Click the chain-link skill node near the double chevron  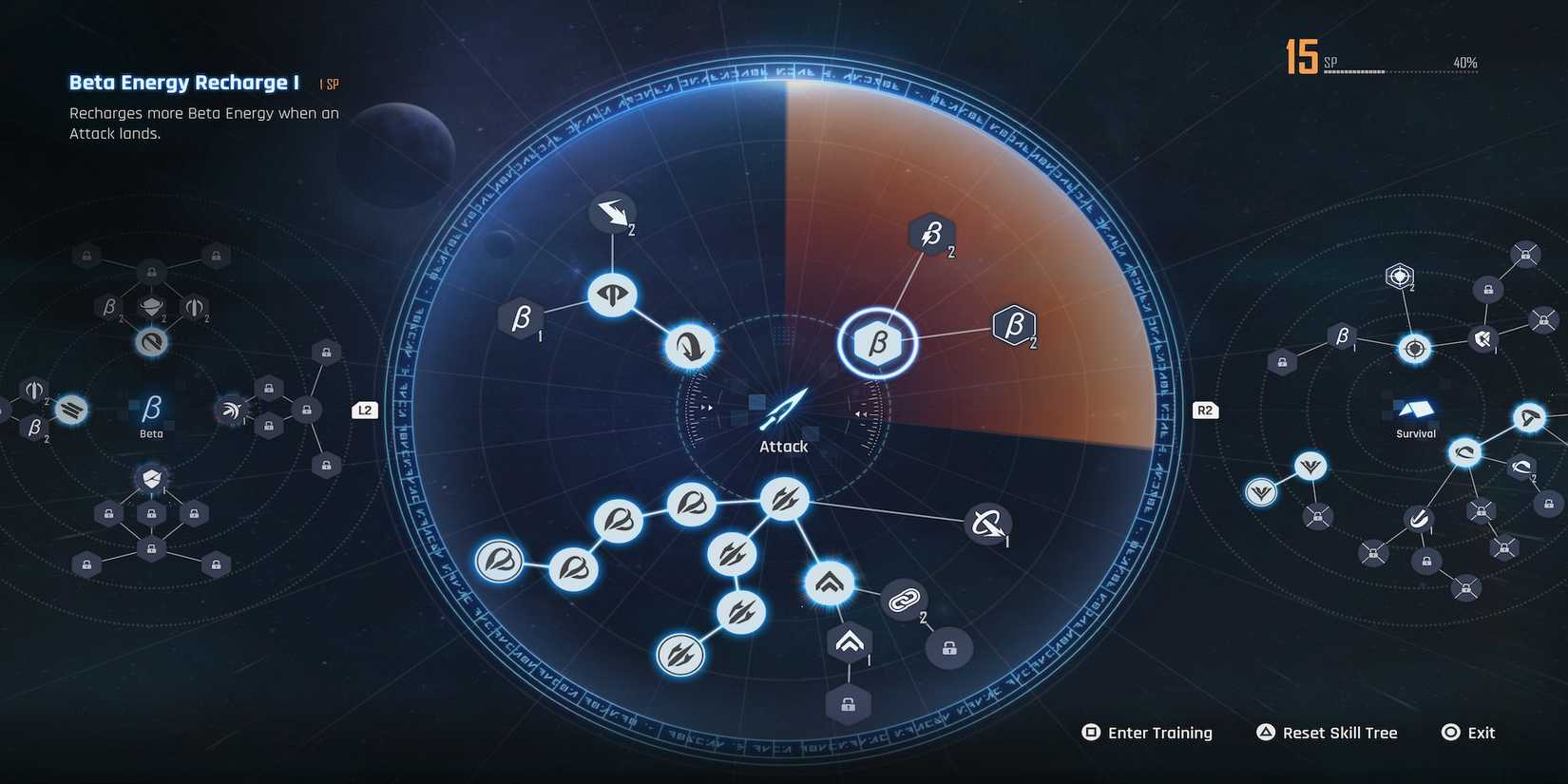click(x=904, y=601)
